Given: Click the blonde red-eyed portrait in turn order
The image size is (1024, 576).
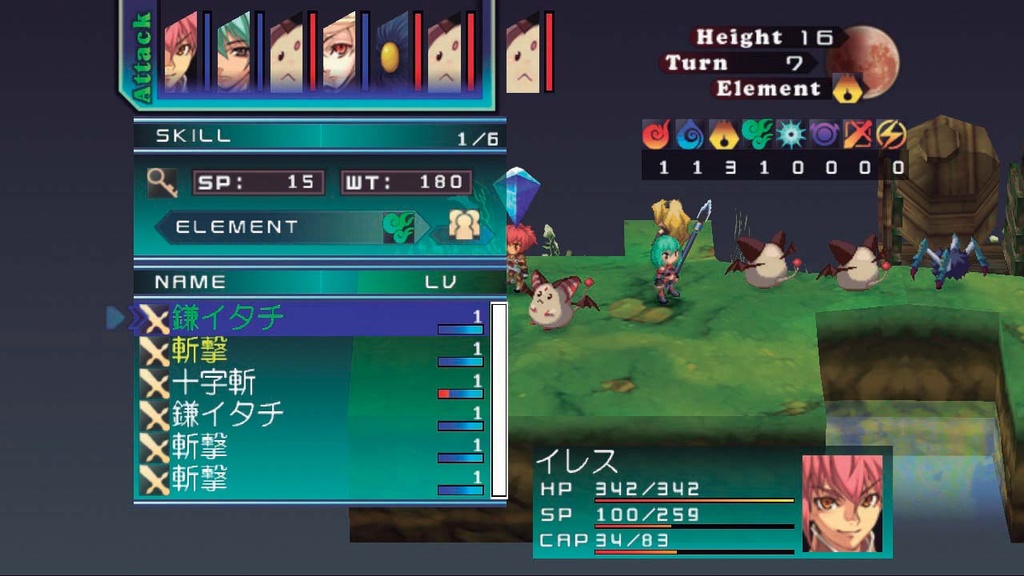Looking at the screenshot, I should (339, 52).
